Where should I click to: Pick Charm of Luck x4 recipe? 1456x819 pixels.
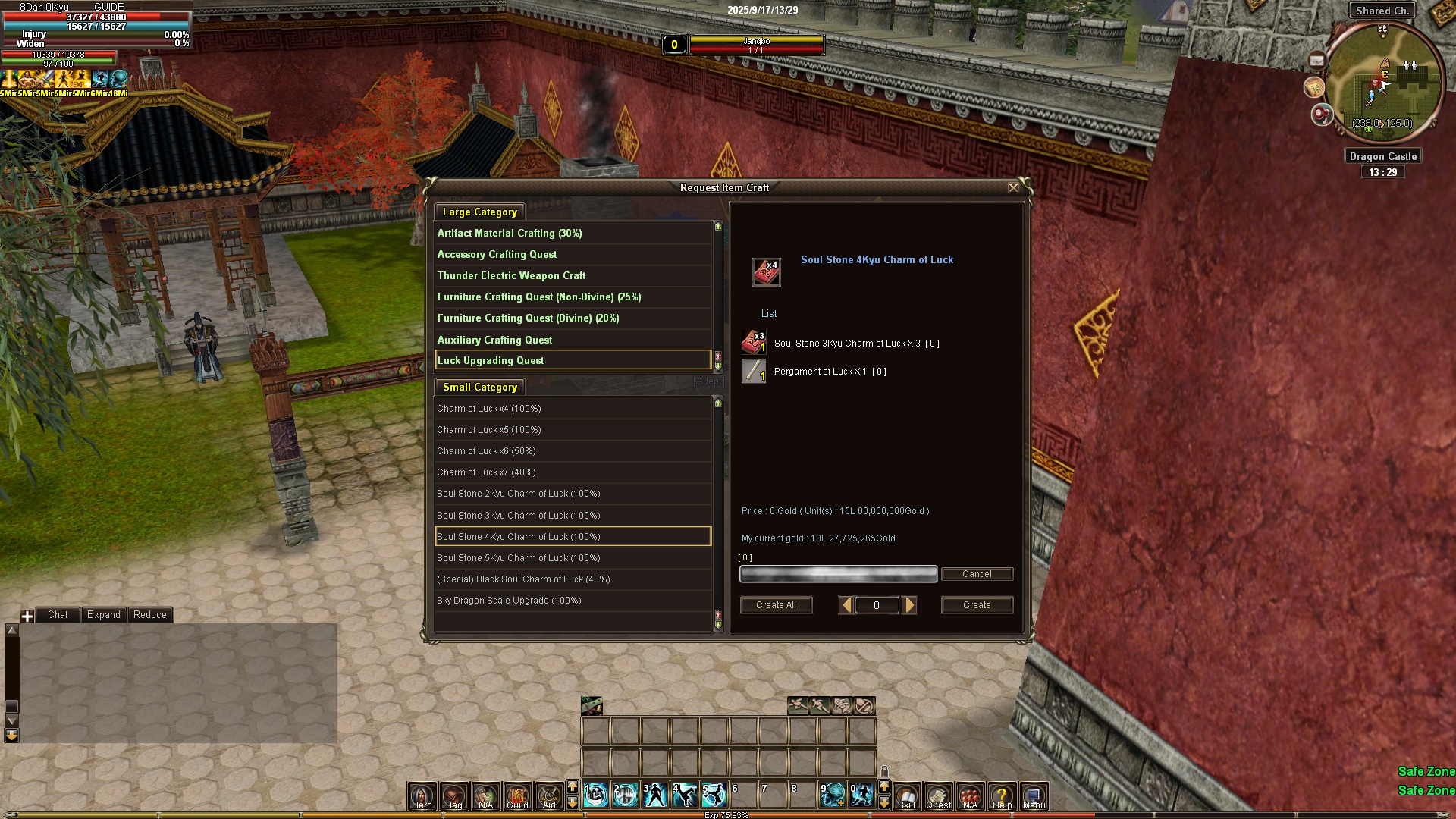[488, 409]
